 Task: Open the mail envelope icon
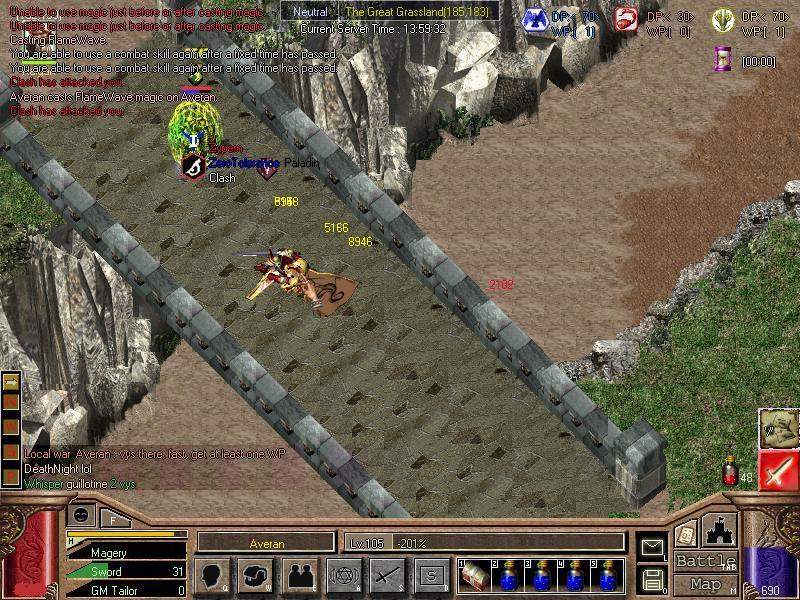click(652, 548)
